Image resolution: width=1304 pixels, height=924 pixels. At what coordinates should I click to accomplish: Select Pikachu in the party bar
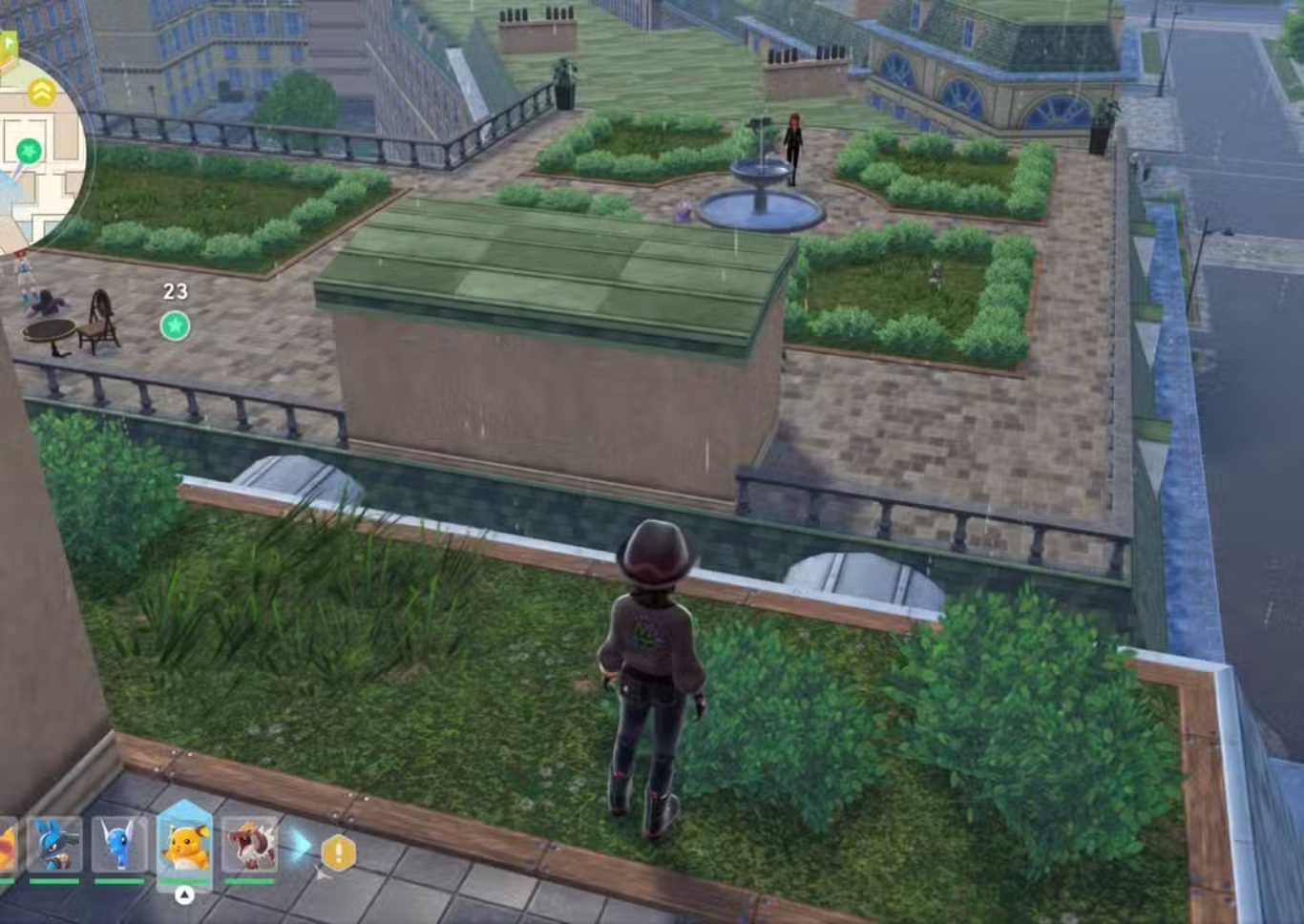click(184, 845)
